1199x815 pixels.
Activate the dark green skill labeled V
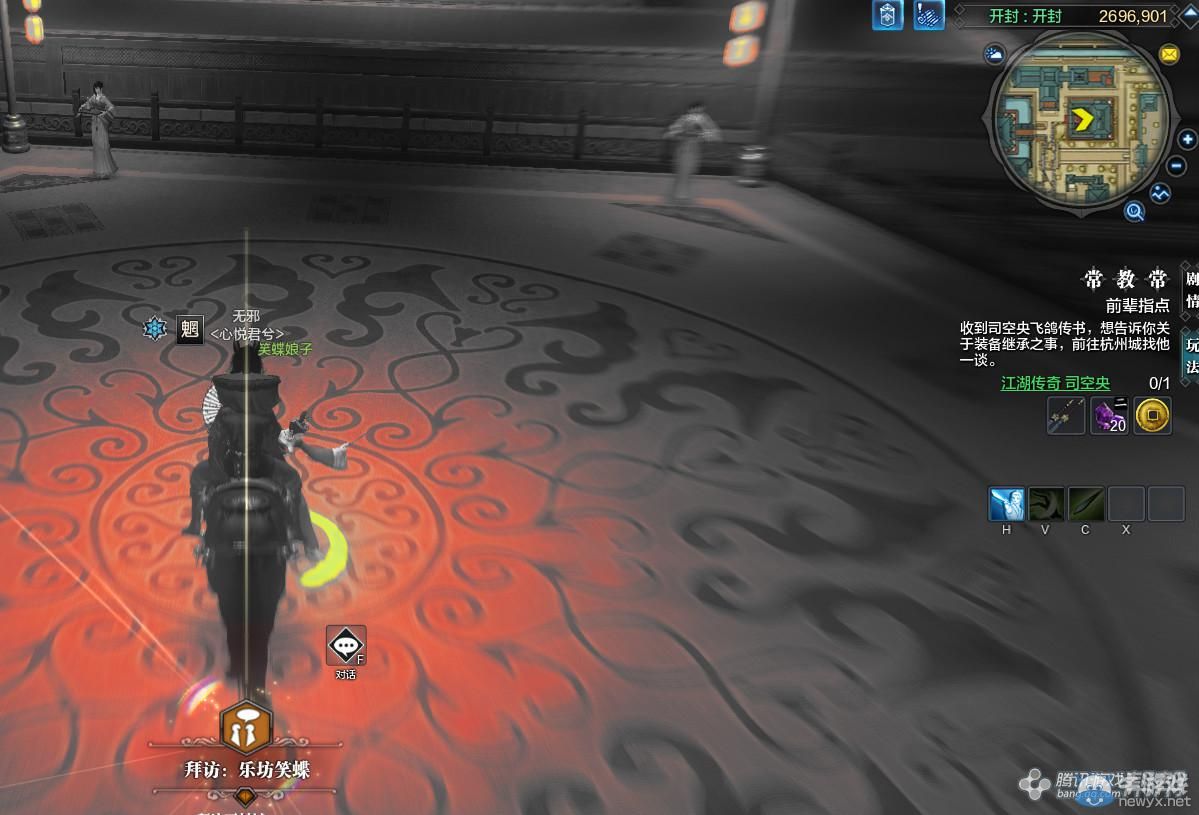(x=1046, y=504)
